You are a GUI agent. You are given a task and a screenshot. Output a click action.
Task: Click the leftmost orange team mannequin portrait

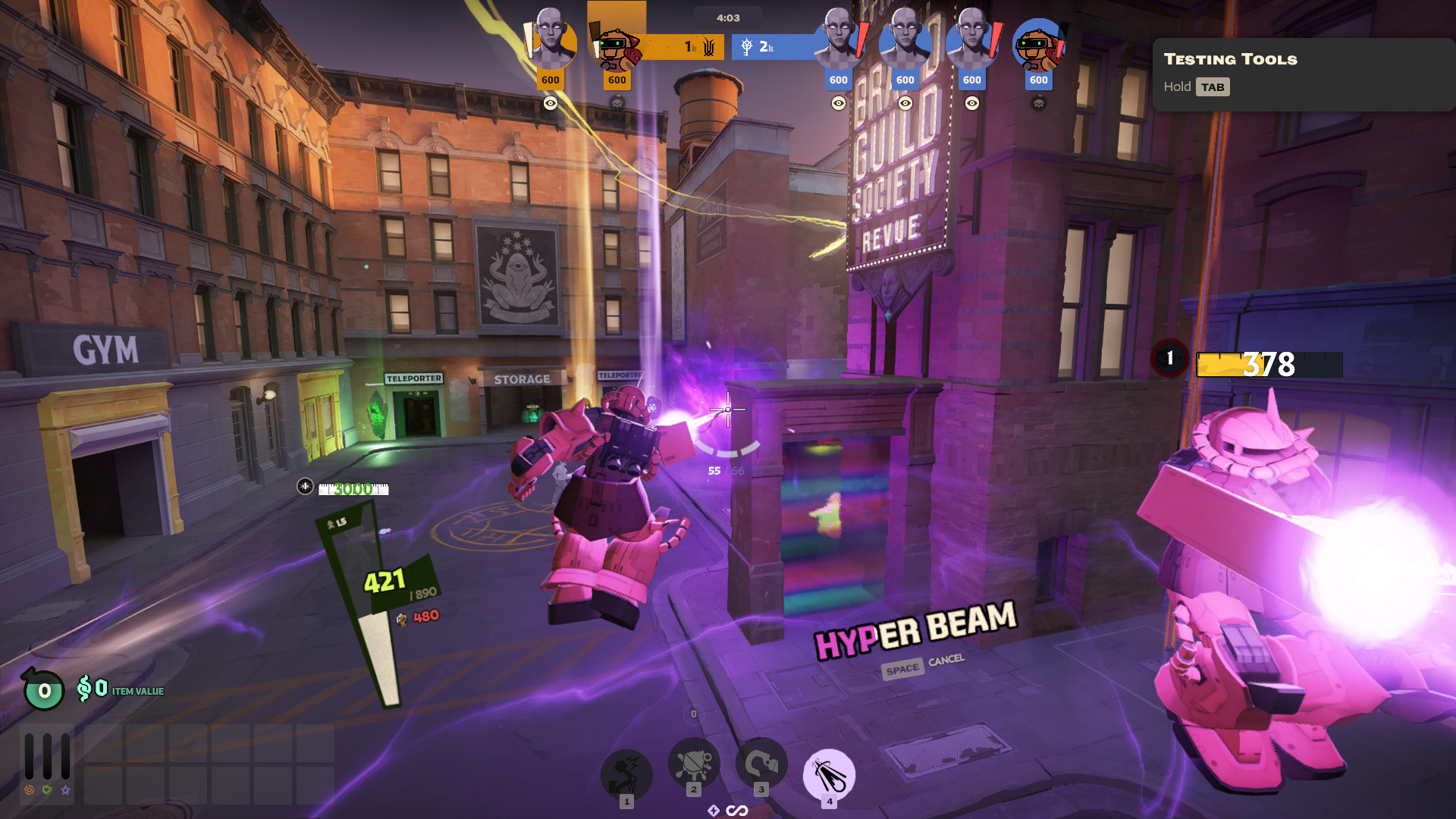(x=551, y=42)
